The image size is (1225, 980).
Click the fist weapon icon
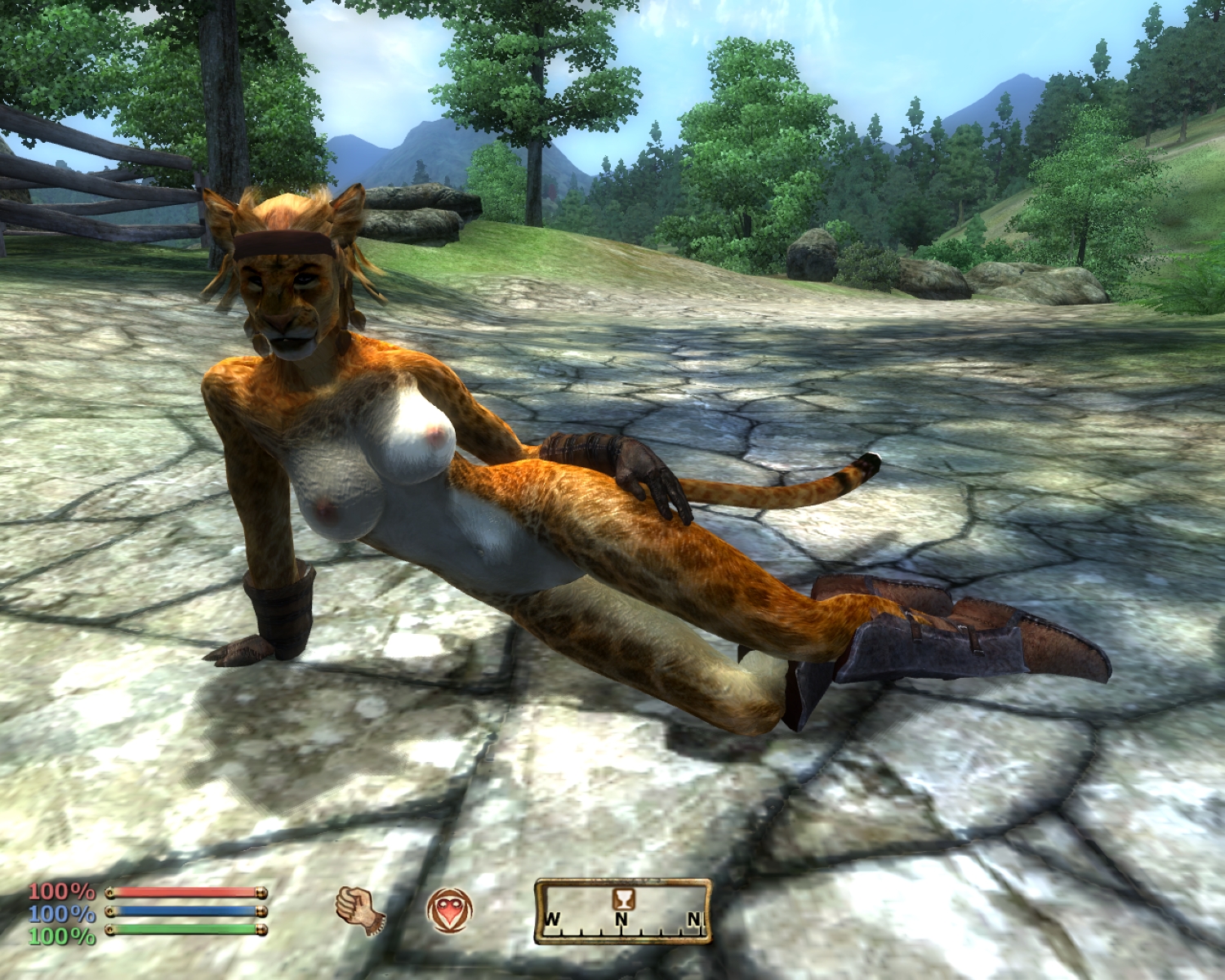tap(359, 910)
